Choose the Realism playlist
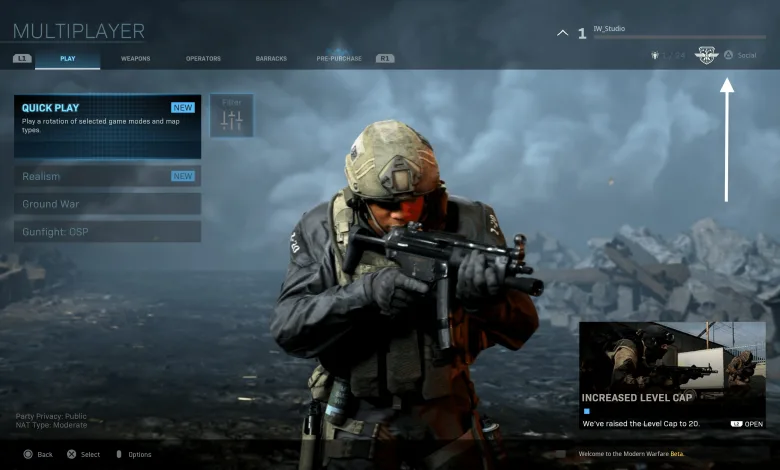Viewport: 780px width, 470px height. [107, 176]
